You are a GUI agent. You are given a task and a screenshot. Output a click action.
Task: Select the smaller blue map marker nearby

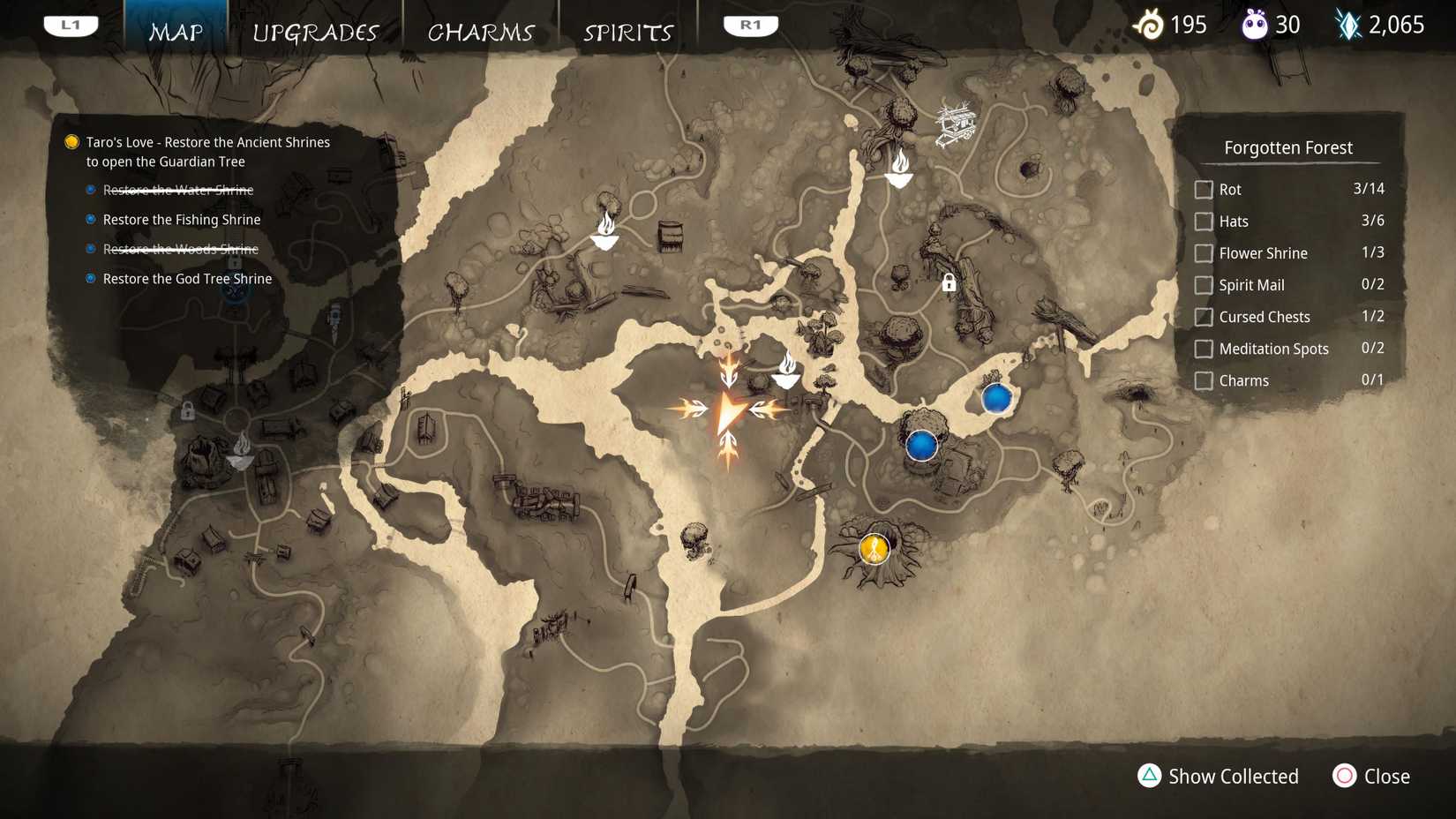tap(996, 399)
